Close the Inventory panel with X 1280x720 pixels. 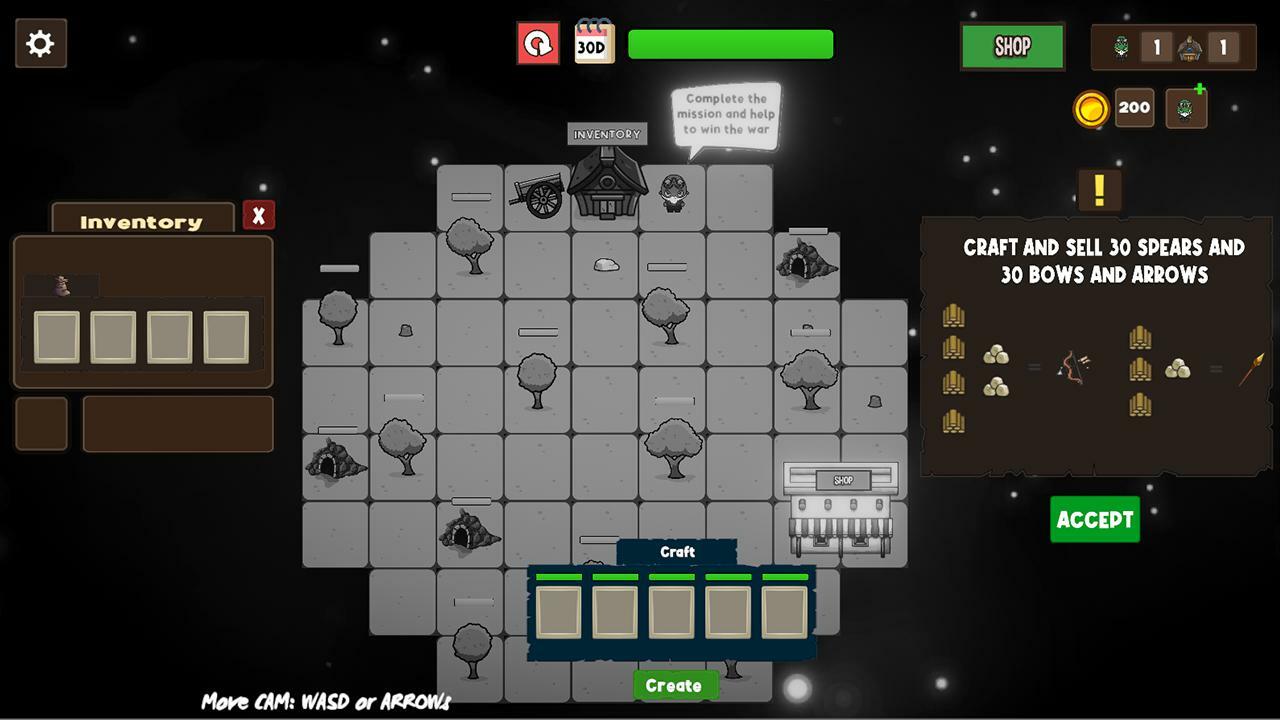coord(258,215)
